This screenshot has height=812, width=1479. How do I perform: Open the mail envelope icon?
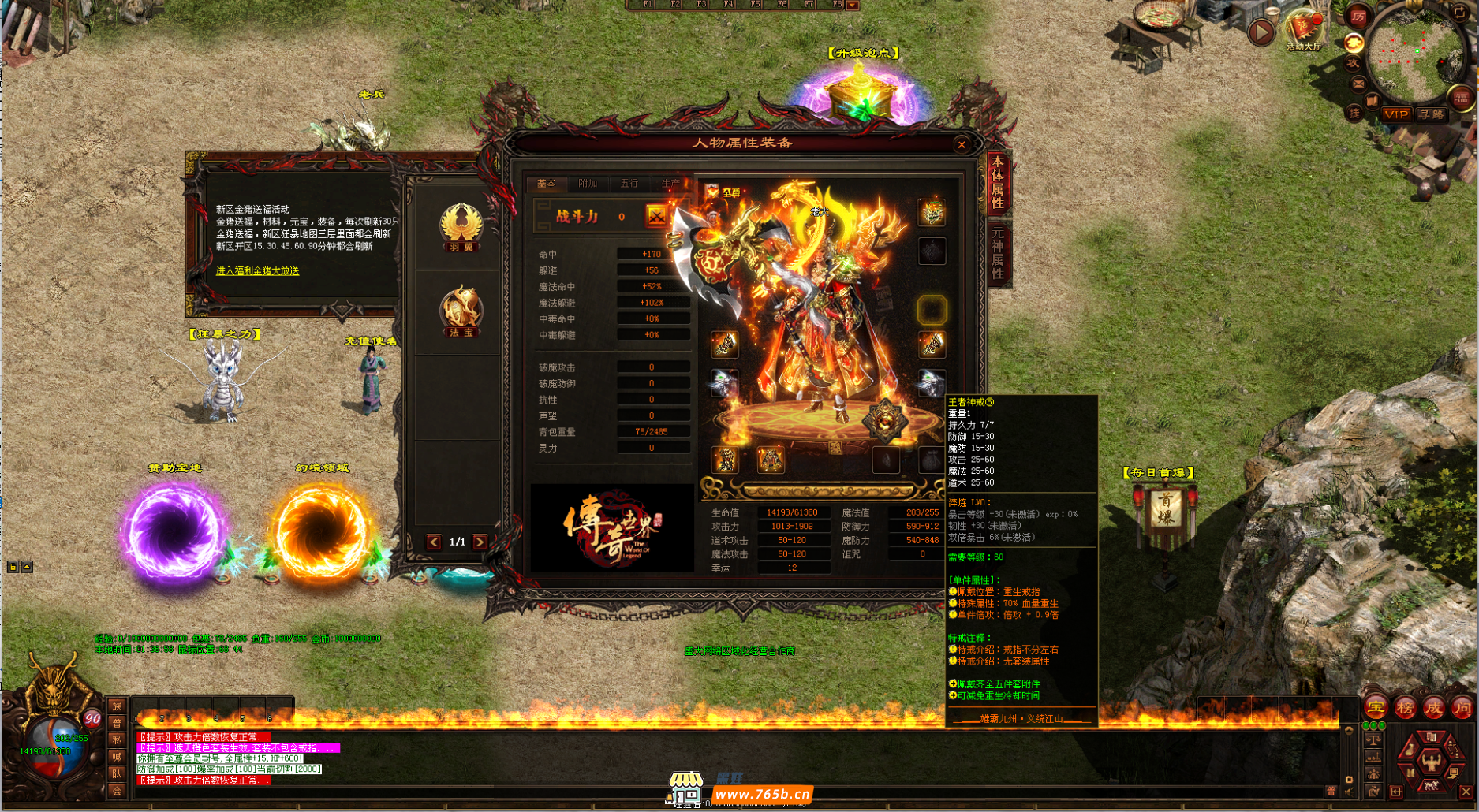(x=1358, y=83)
